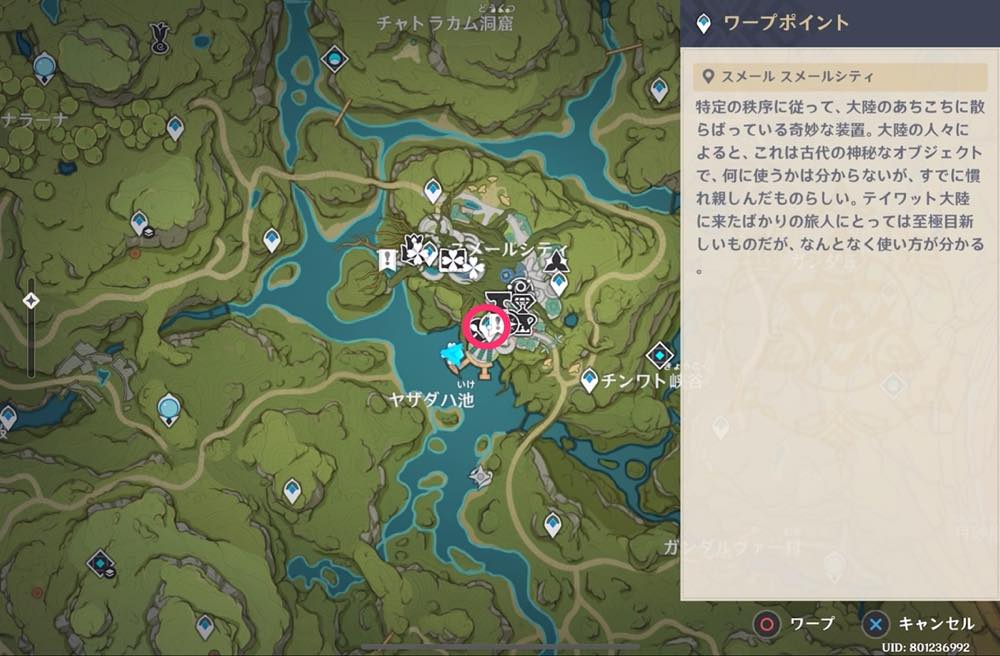
Task: Open the bottom-left domain marker with layers icon
Action: pyautogui.click(x=100, y=564)
